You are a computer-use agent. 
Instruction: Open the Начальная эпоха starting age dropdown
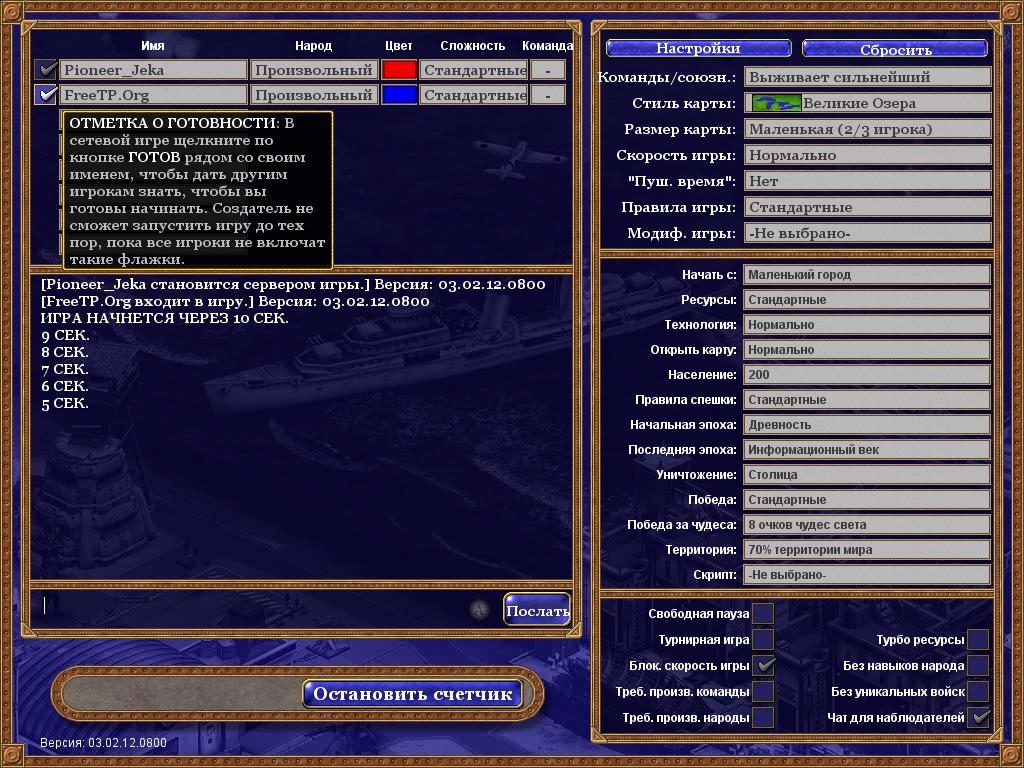click(867, 425)
